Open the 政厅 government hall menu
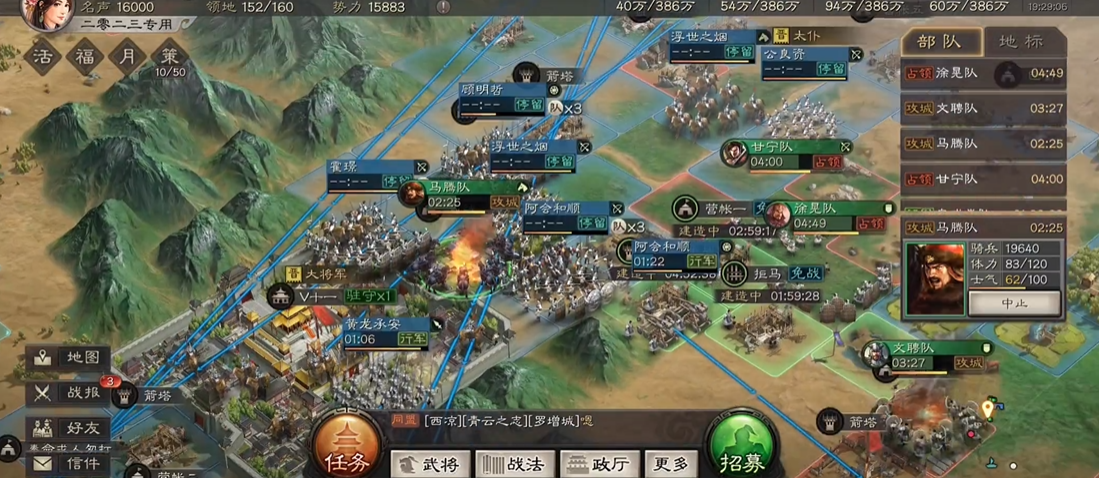1099x478 pixels. 600,463
